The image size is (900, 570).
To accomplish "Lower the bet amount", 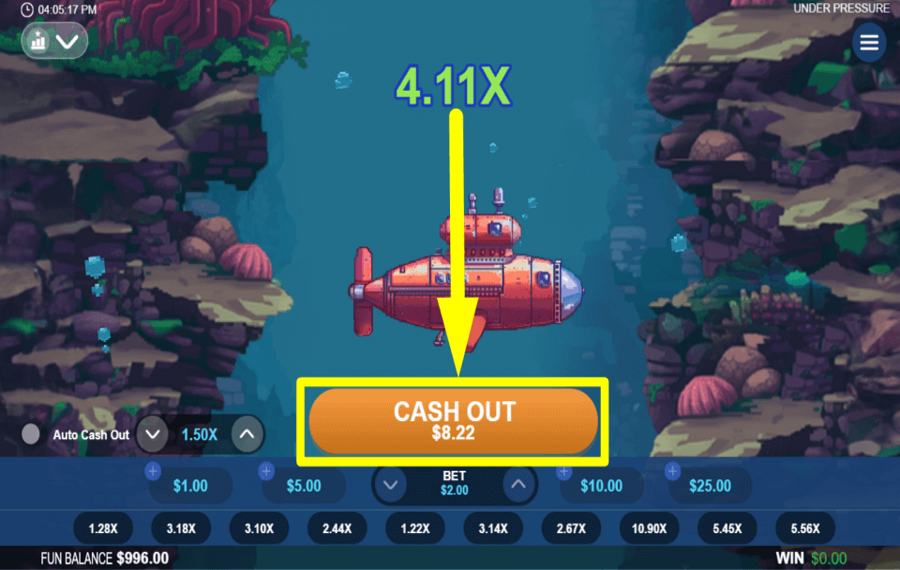I will [391, 486].
